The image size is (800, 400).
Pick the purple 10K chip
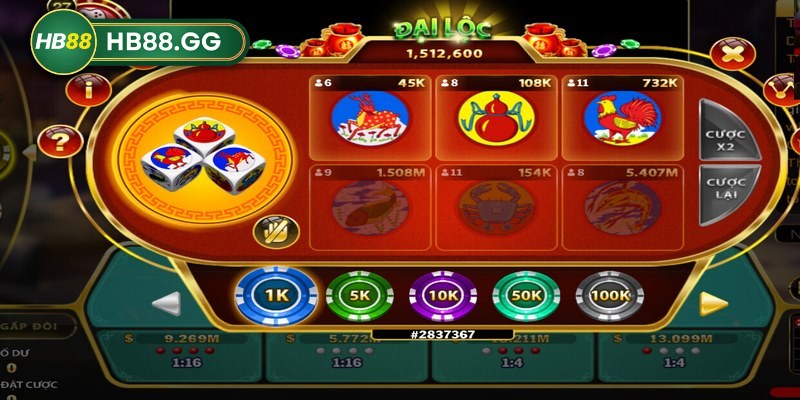(x=442, y=296)
